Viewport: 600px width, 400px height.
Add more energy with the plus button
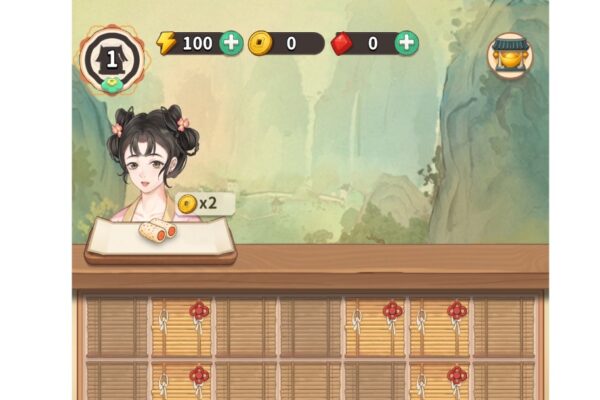[x=231, y=43]
